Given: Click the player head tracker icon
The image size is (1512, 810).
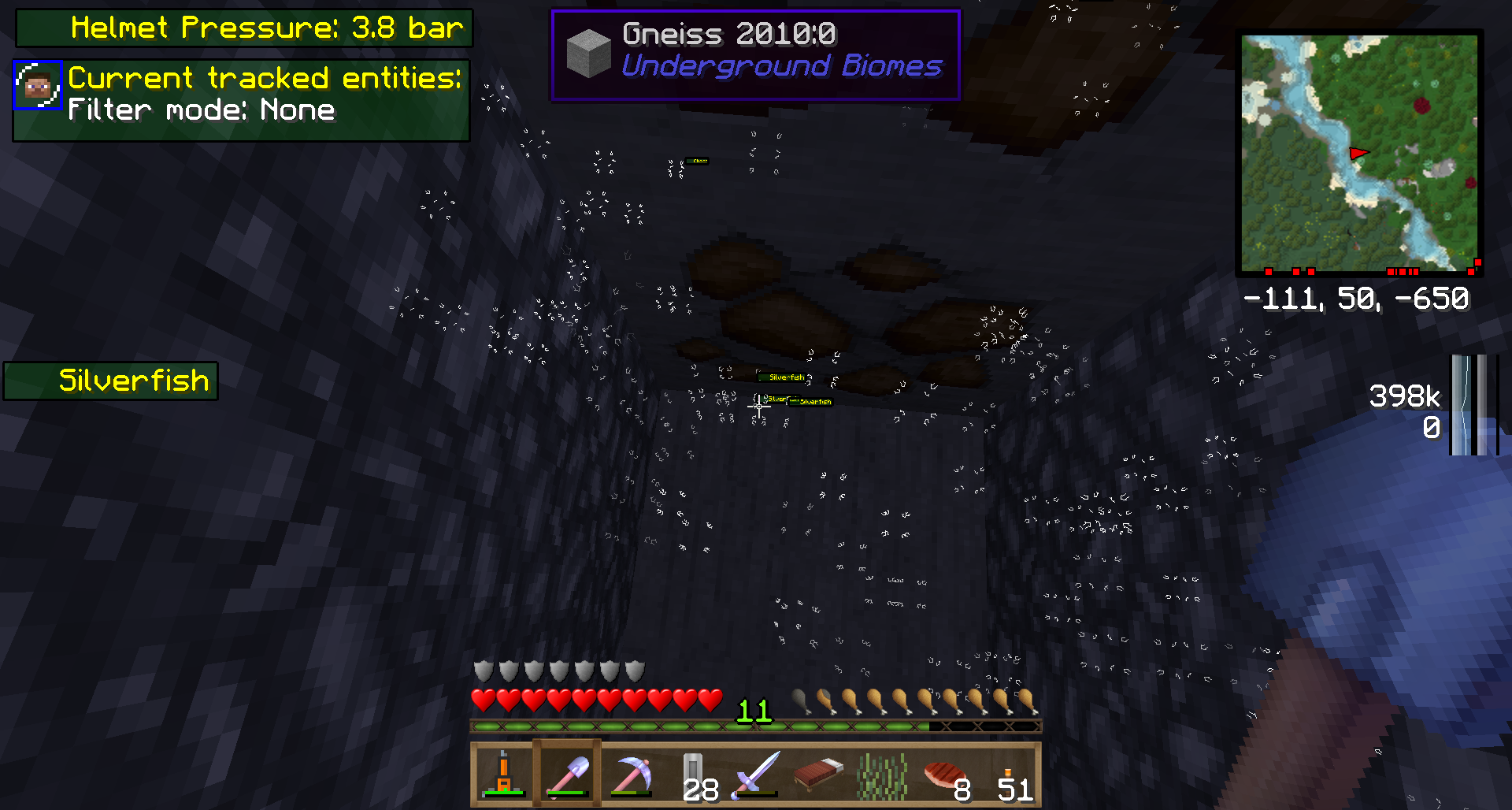Looking at the screenshot, I should [37, 84].
